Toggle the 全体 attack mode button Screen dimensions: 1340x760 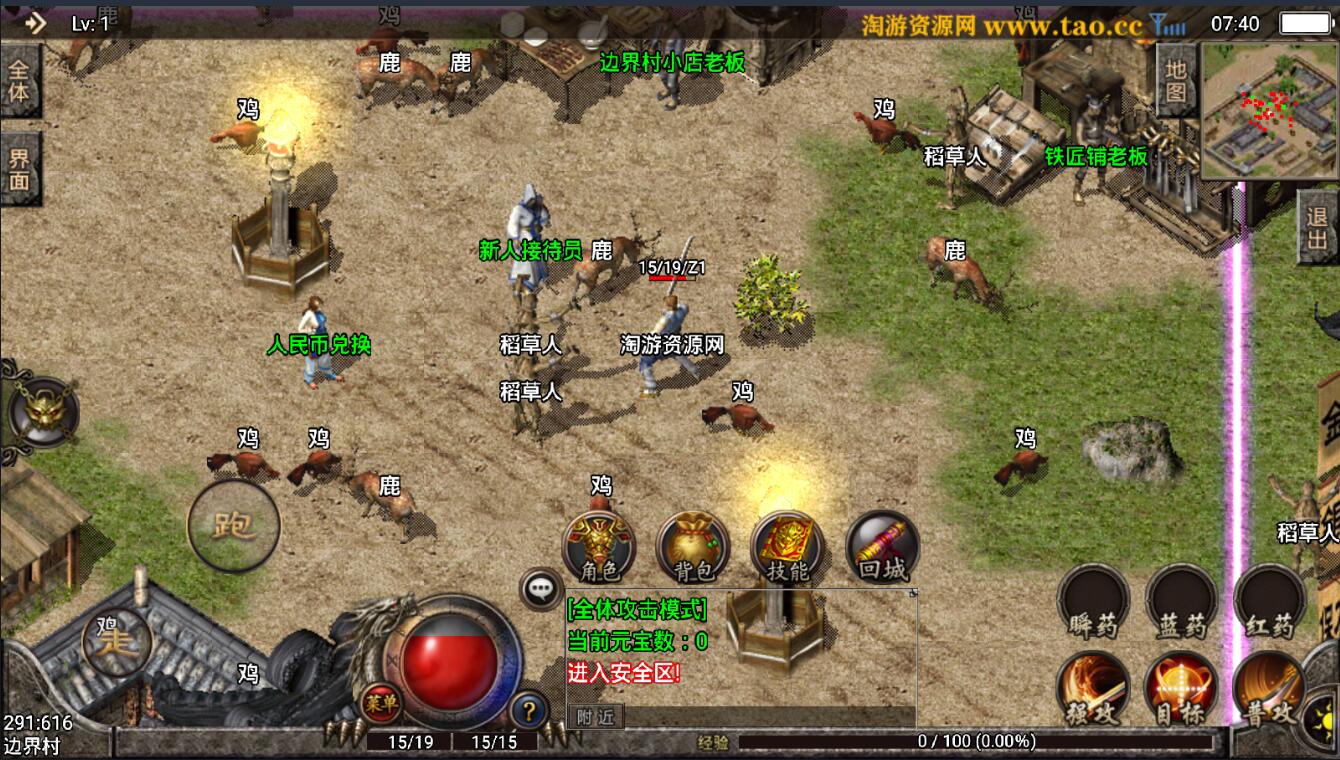pyautogui.click(x=19, y=81)
